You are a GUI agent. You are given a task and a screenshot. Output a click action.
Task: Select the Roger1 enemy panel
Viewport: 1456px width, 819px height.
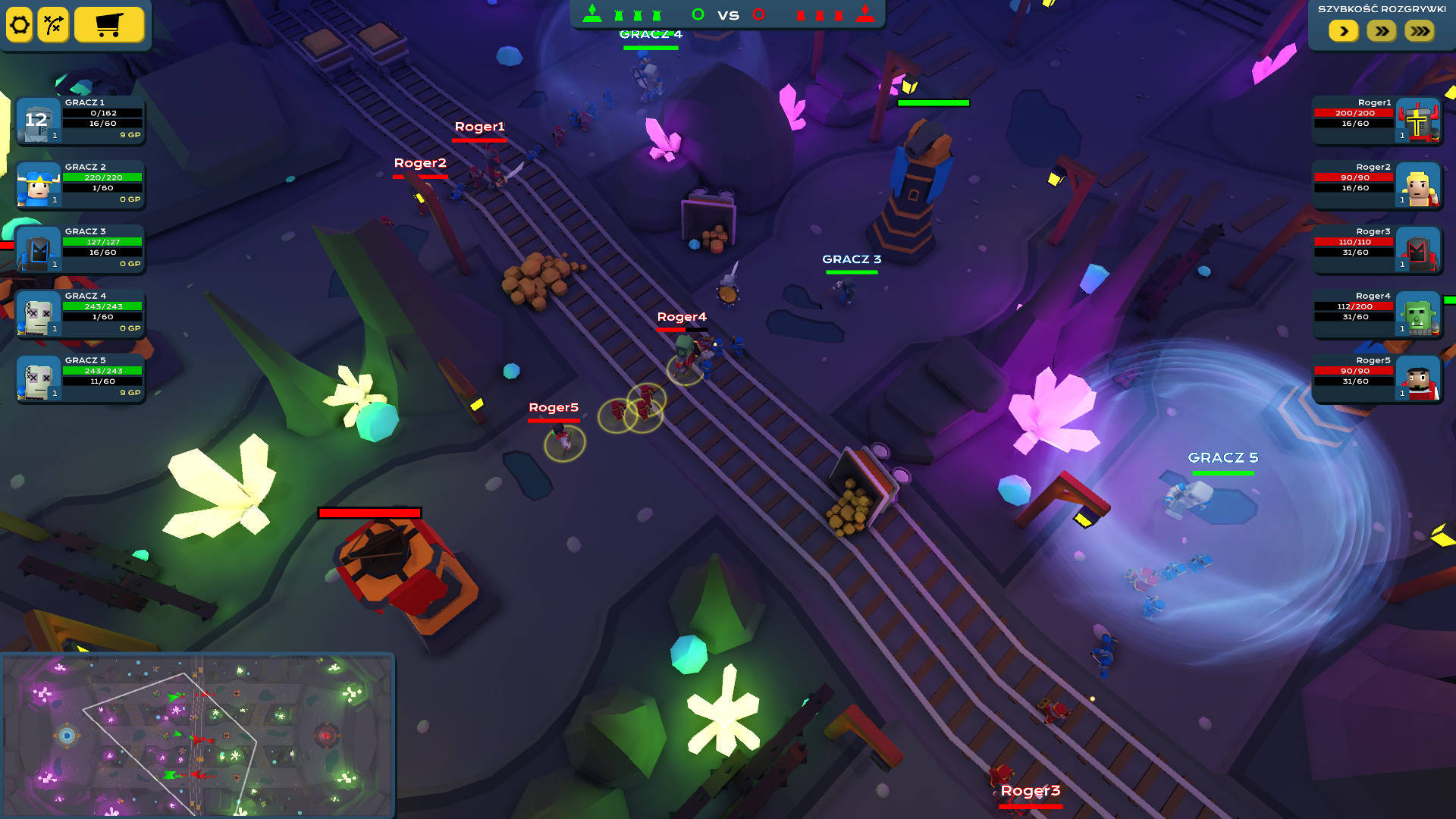1376,120
